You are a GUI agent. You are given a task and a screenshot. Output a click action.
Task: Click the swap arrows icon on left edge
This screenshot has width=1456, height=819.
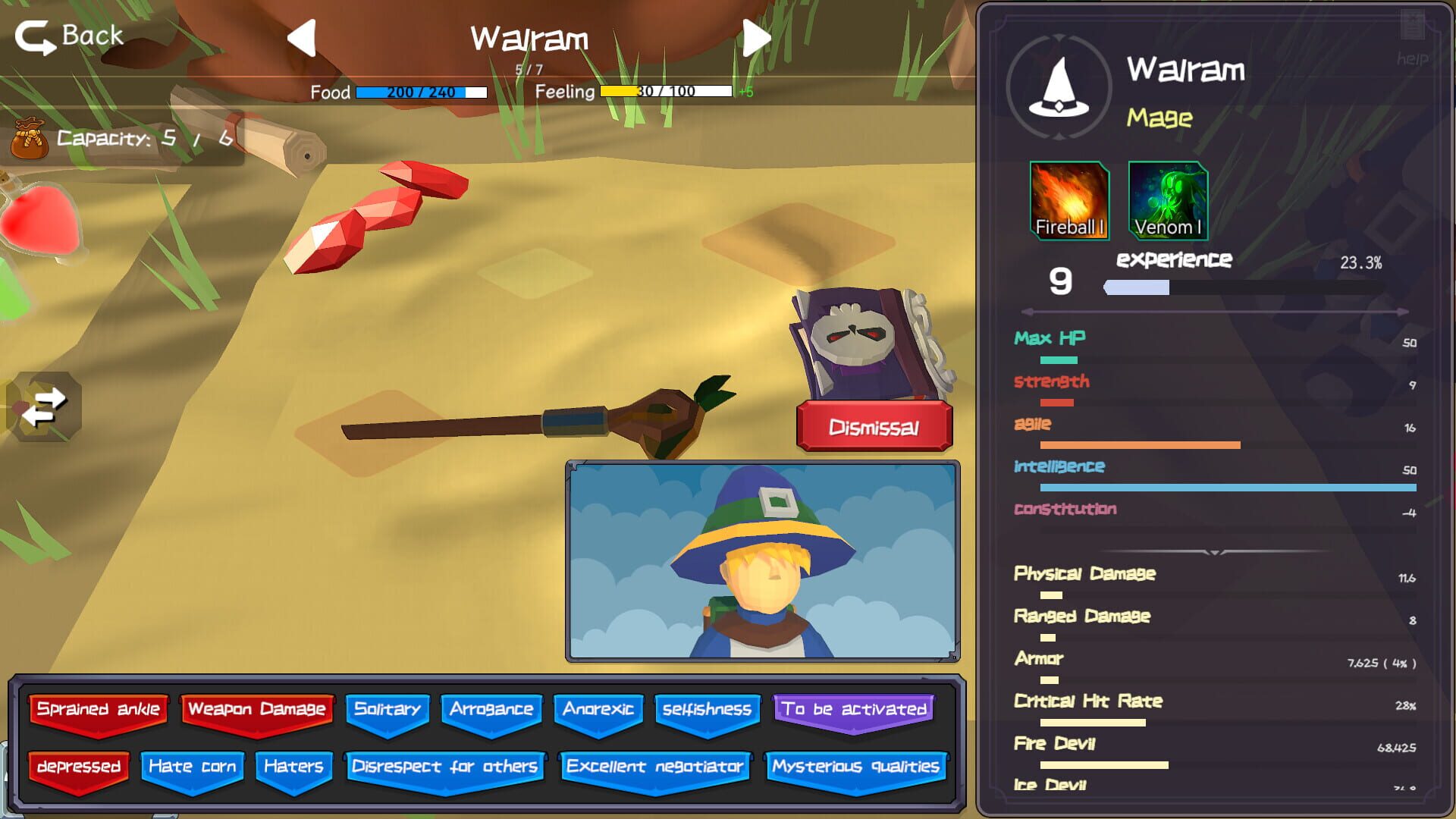[x=43, y=407]
